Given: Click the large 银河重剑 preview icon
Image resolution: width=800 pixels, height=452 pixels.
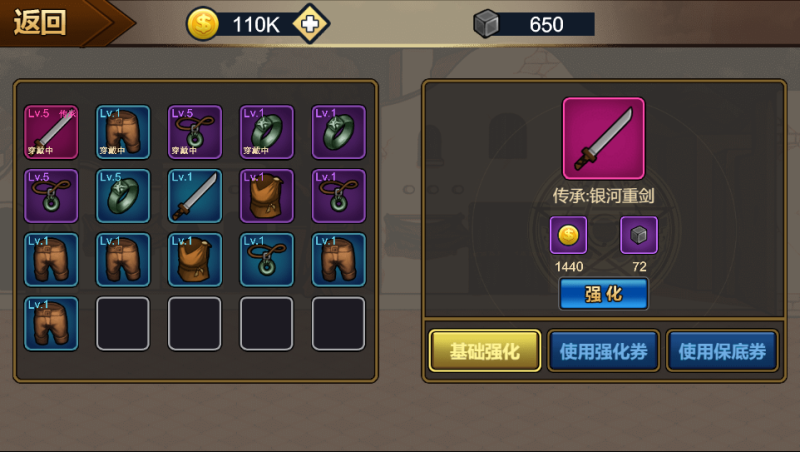Looking at the screenshot, I should (x=603, y=138).
